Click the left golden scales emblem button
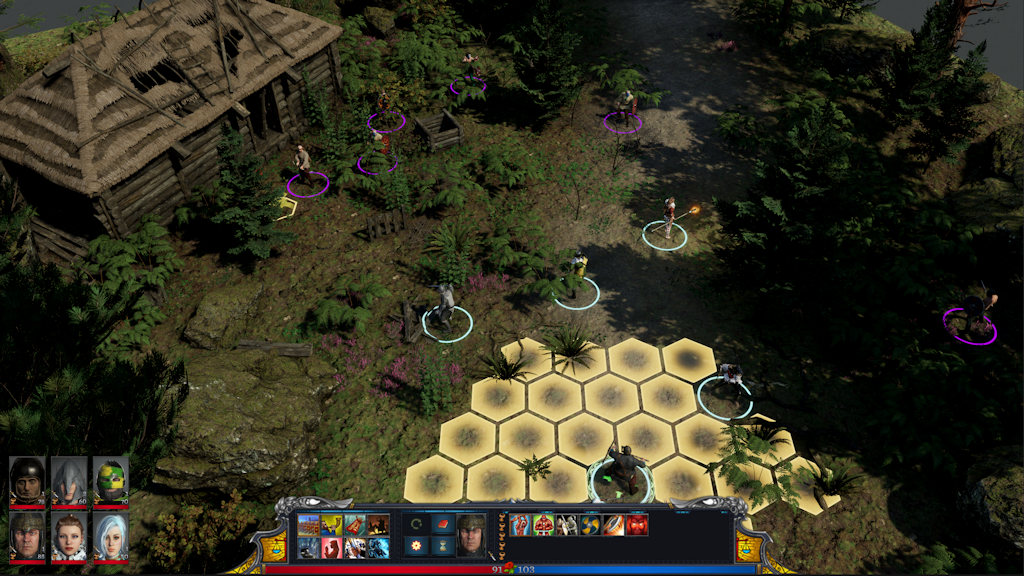 [275, 546]
